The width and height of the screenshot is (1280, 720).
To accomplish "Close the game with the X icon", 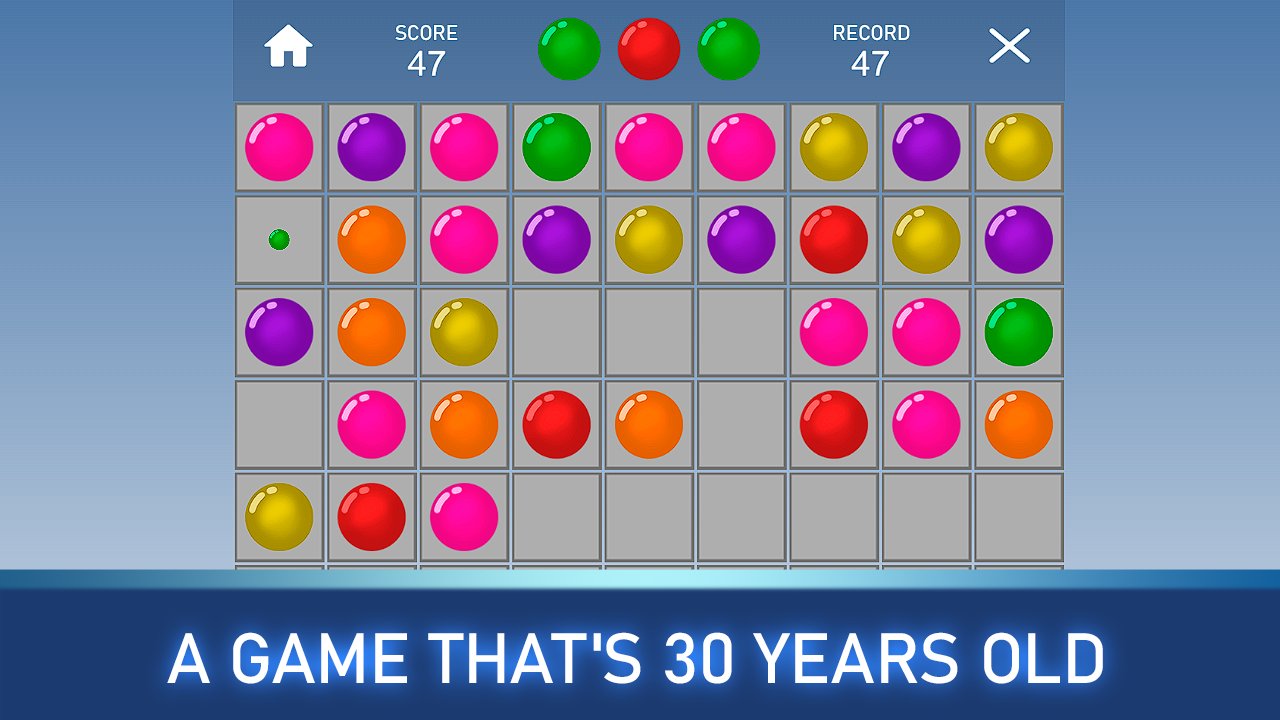I will (1009, 45).
